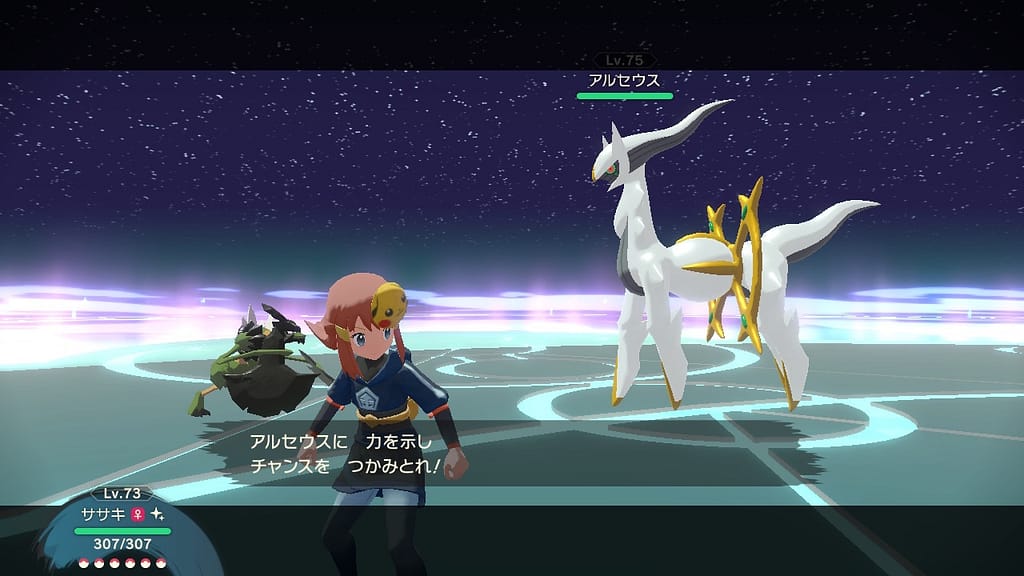Advance the Arceus battle message text
This screenshot has height=576, width=1024.
[355, 453]
